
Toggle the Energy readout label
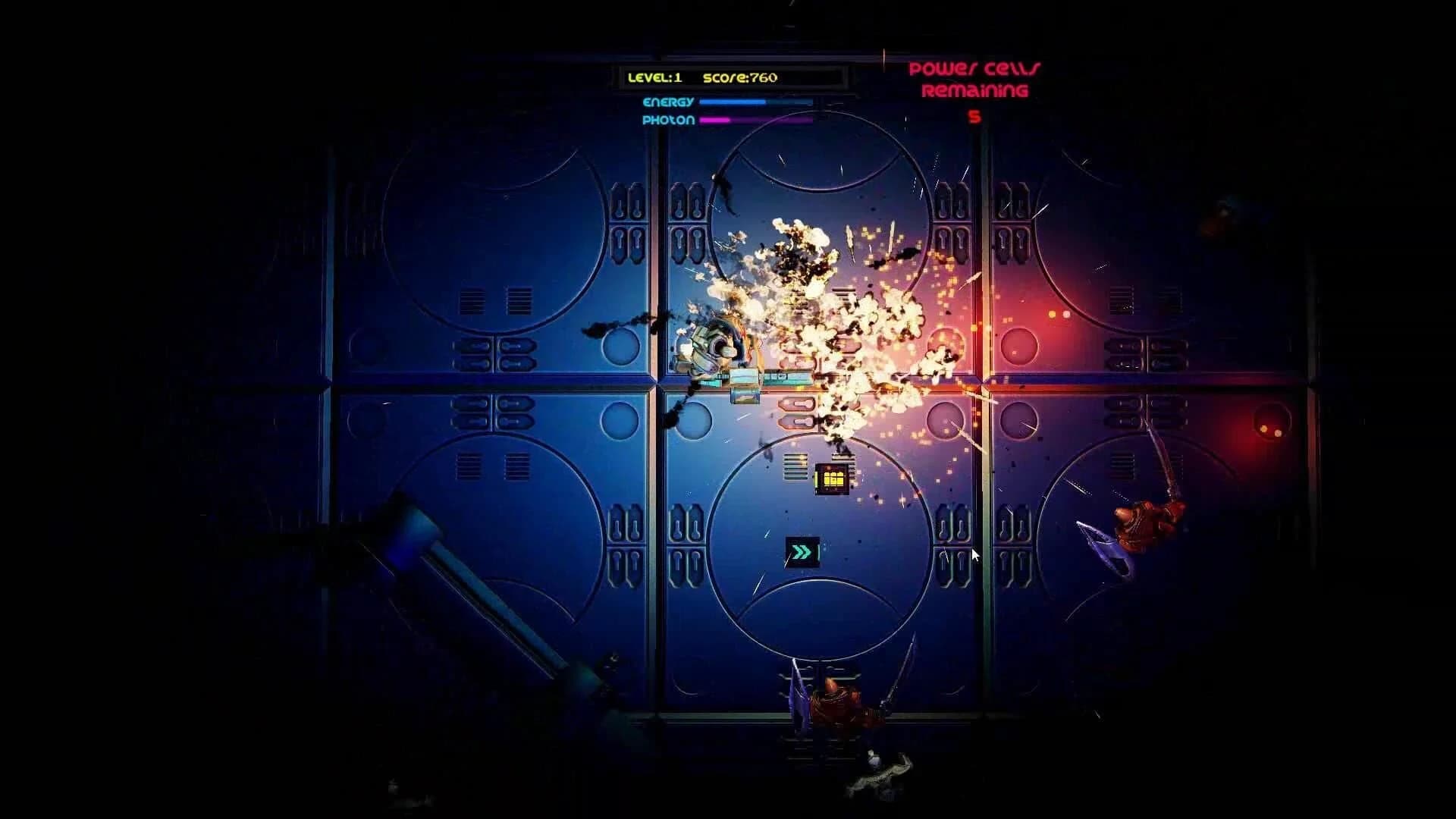tap(670, 100)
